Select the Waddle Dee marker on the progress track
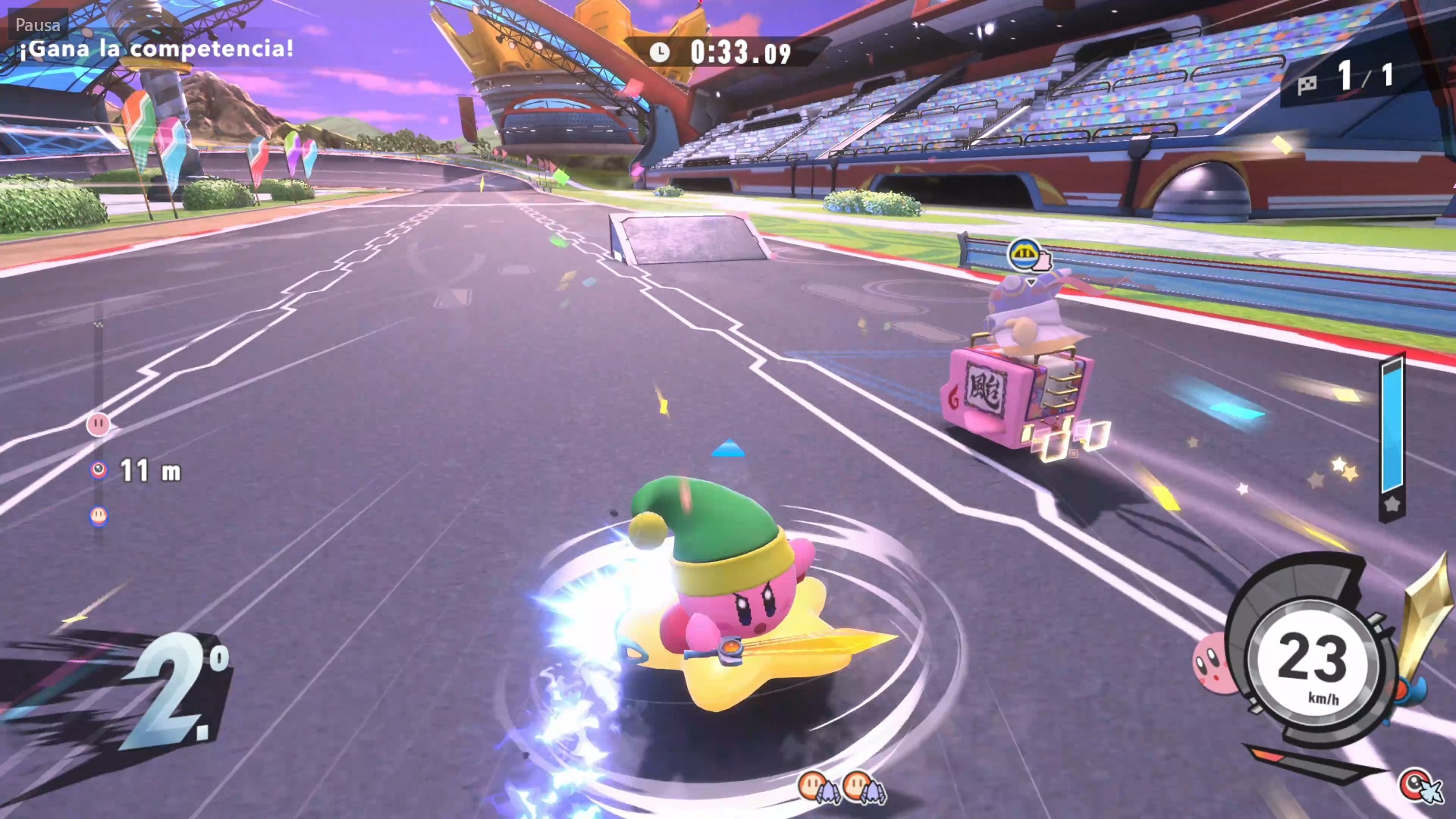 (98, 516)
